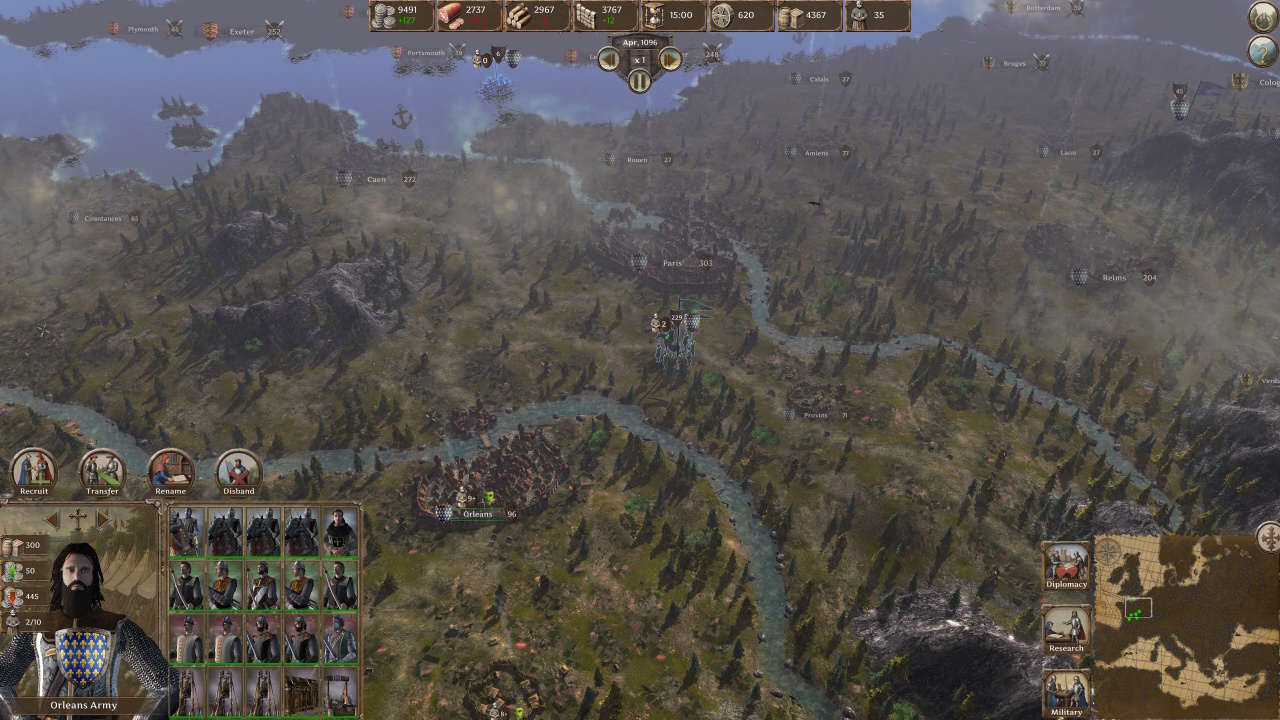
Task: Open the help question mark button
Action: click(x=1262, y=51)
